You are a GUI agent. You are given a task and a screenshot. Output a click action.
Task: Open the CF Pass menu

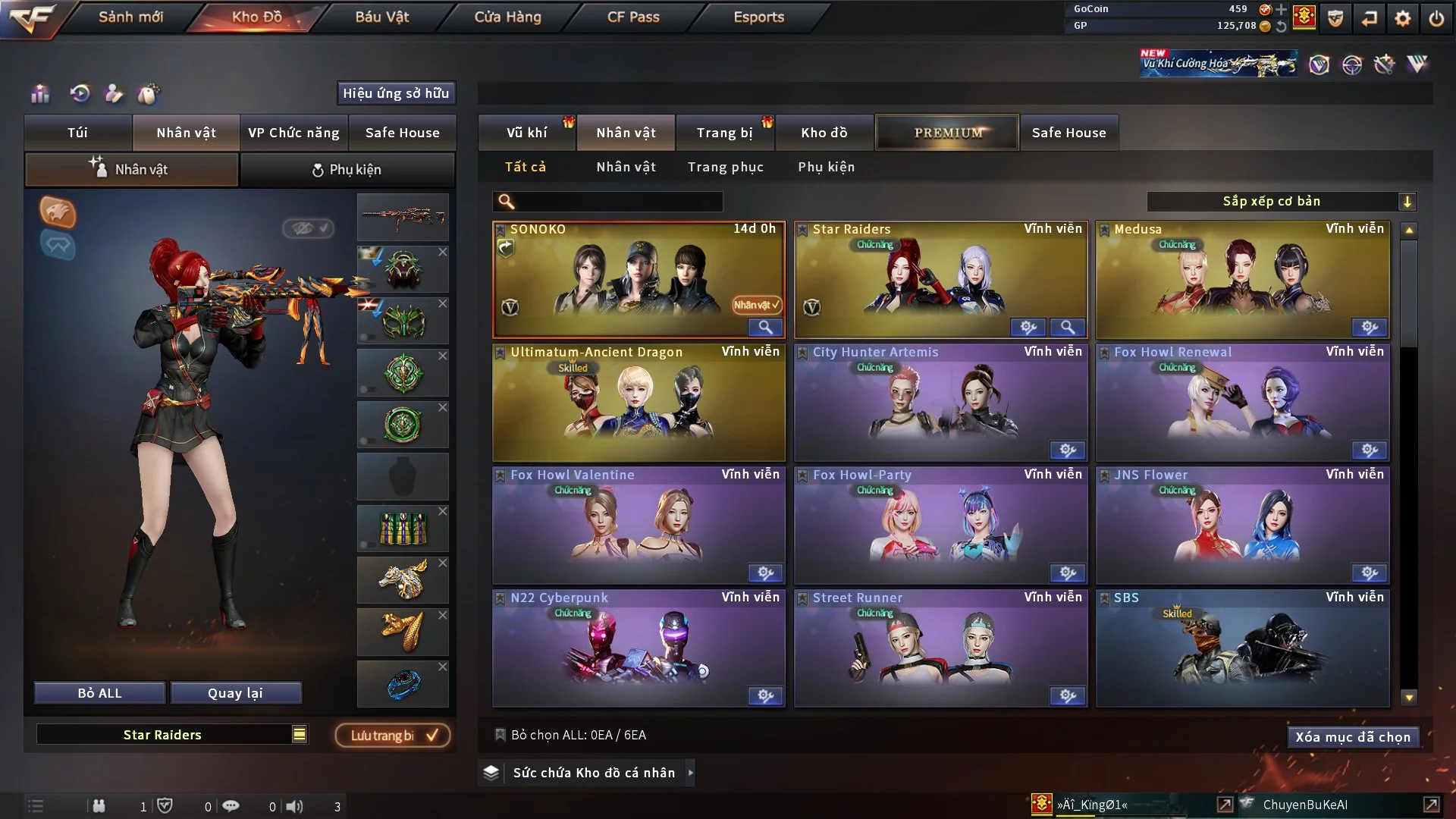633,17
